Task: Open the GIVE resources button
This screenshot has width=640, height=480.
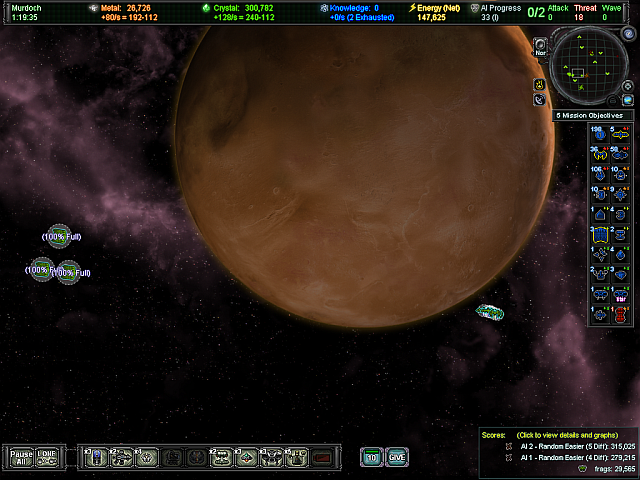Action: click(397, 457)
